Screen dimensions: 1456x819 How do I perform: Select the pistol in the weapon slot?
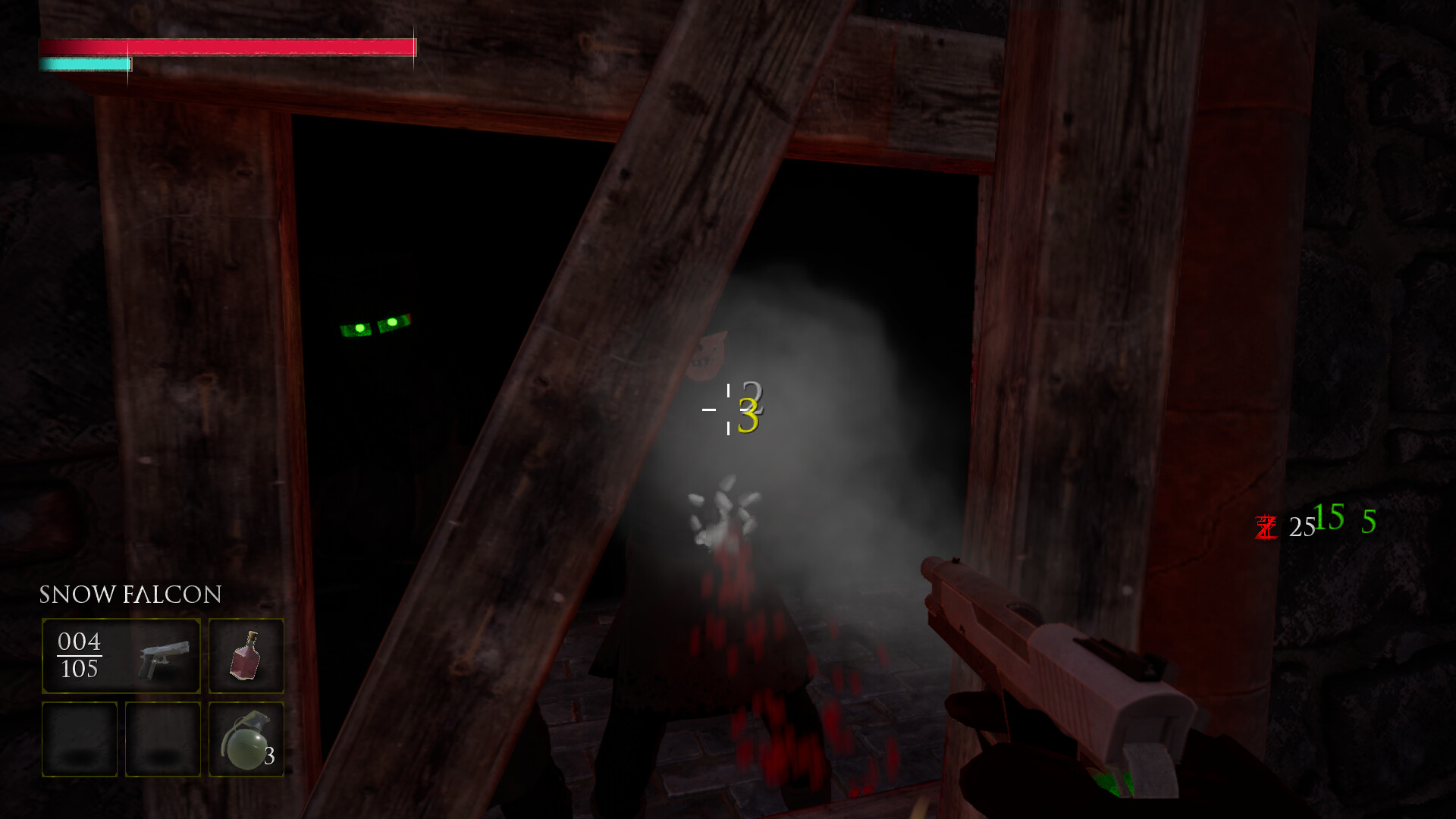[163, 657]
